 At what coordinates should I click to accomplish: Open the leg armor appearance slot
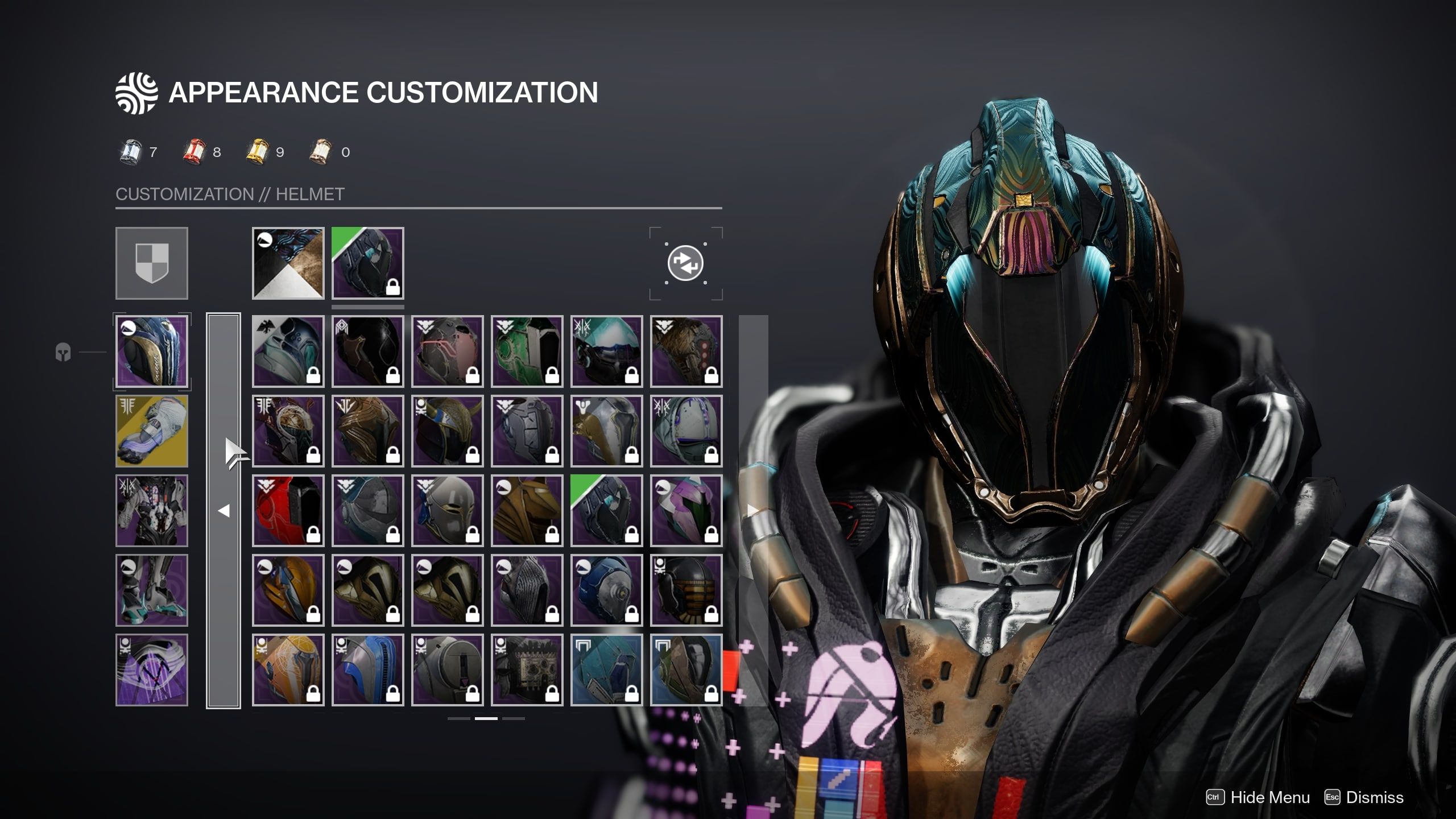[x=152, y=590]
